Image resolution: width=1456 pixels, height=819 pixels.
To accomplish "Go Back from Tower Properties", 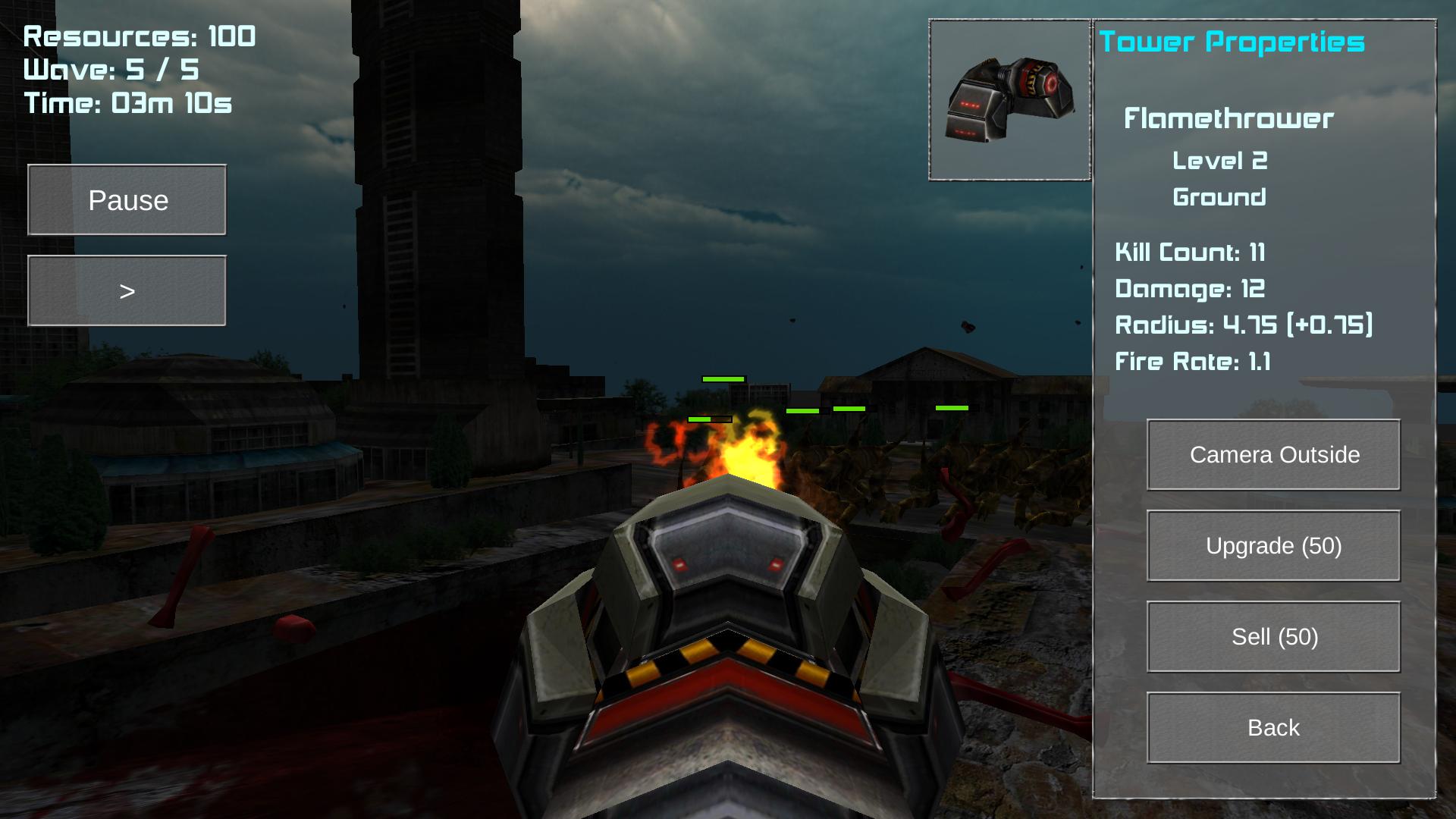I will (1273, 728).
